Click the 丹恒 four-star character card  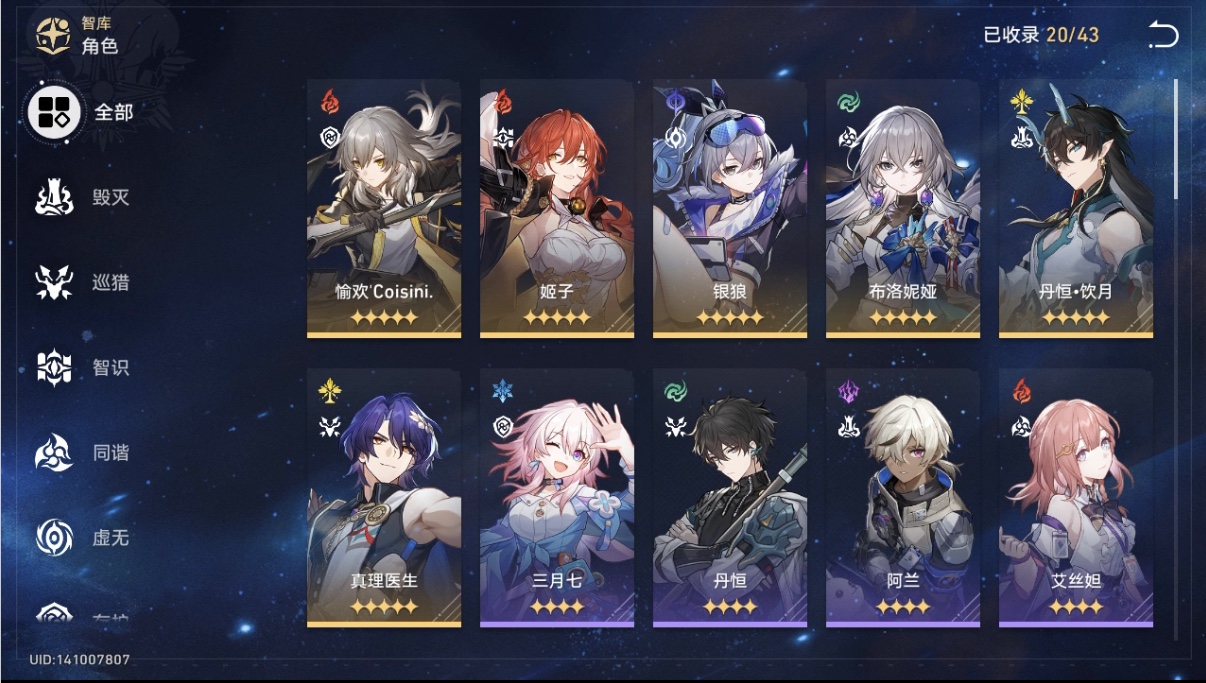tap(730, 497)
